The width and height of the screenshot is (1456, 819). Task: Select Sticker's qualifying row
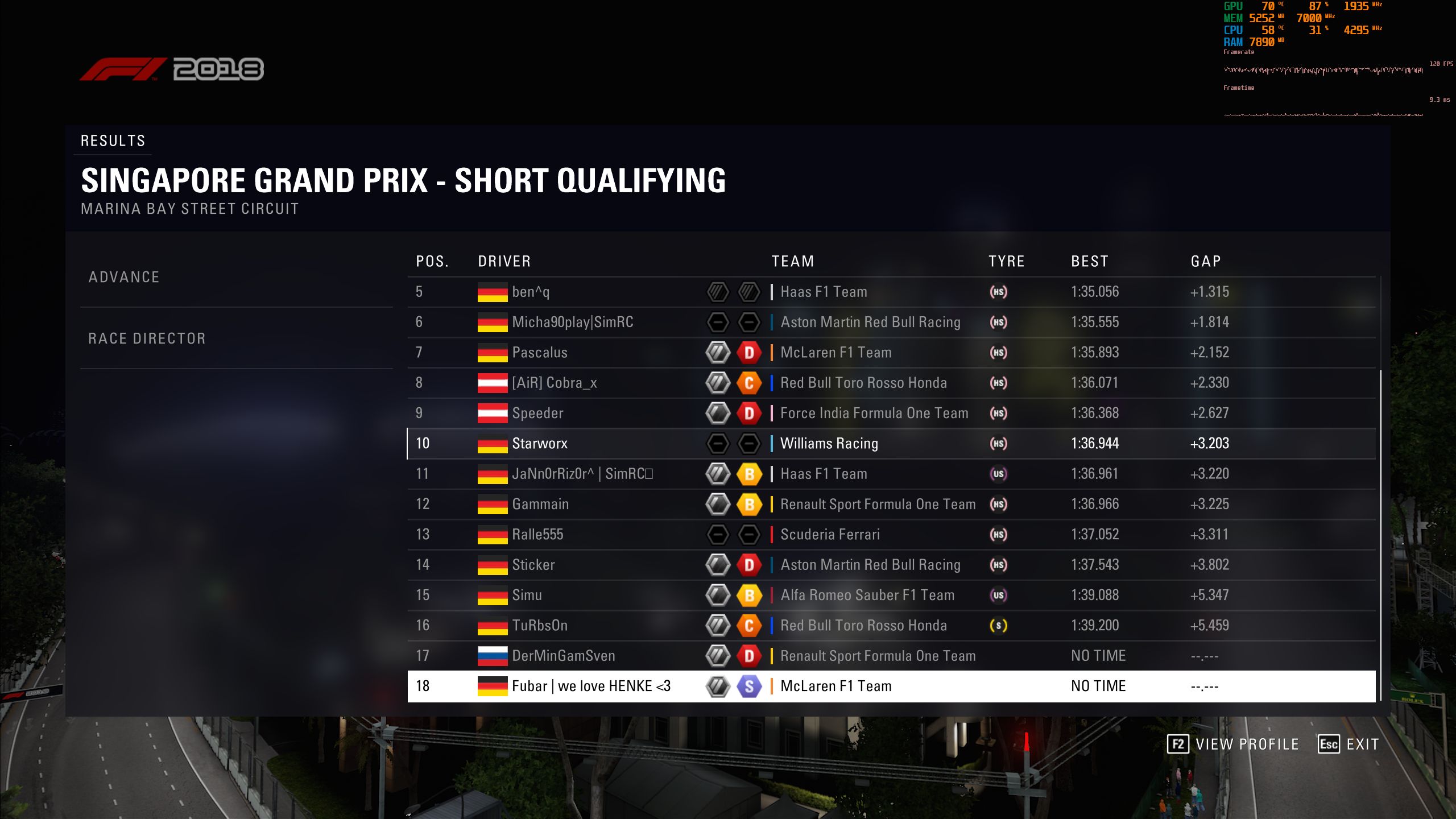click(x=891, y=565)
